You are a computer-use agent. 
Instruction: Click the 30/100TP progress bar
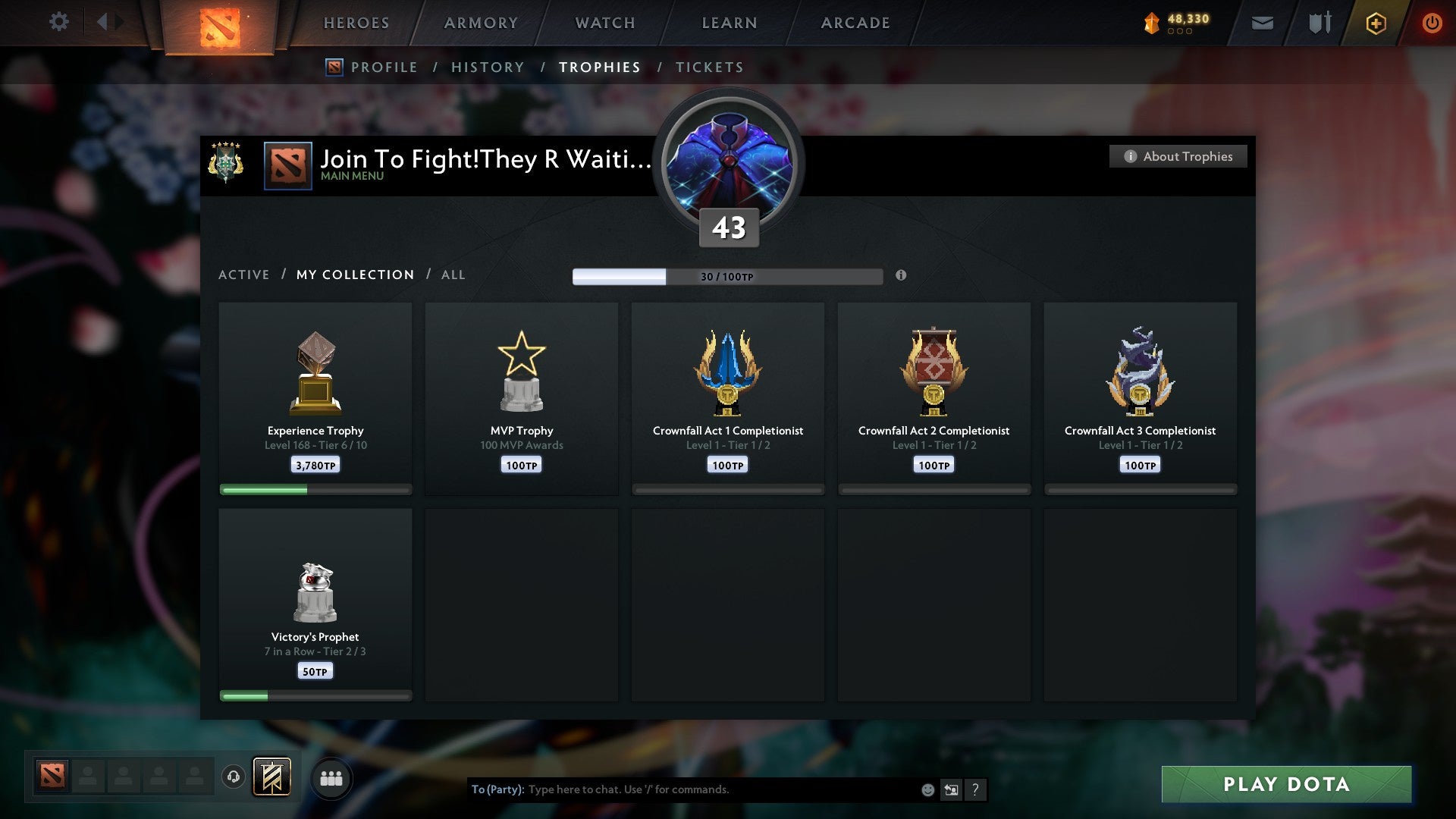(728, 276)
